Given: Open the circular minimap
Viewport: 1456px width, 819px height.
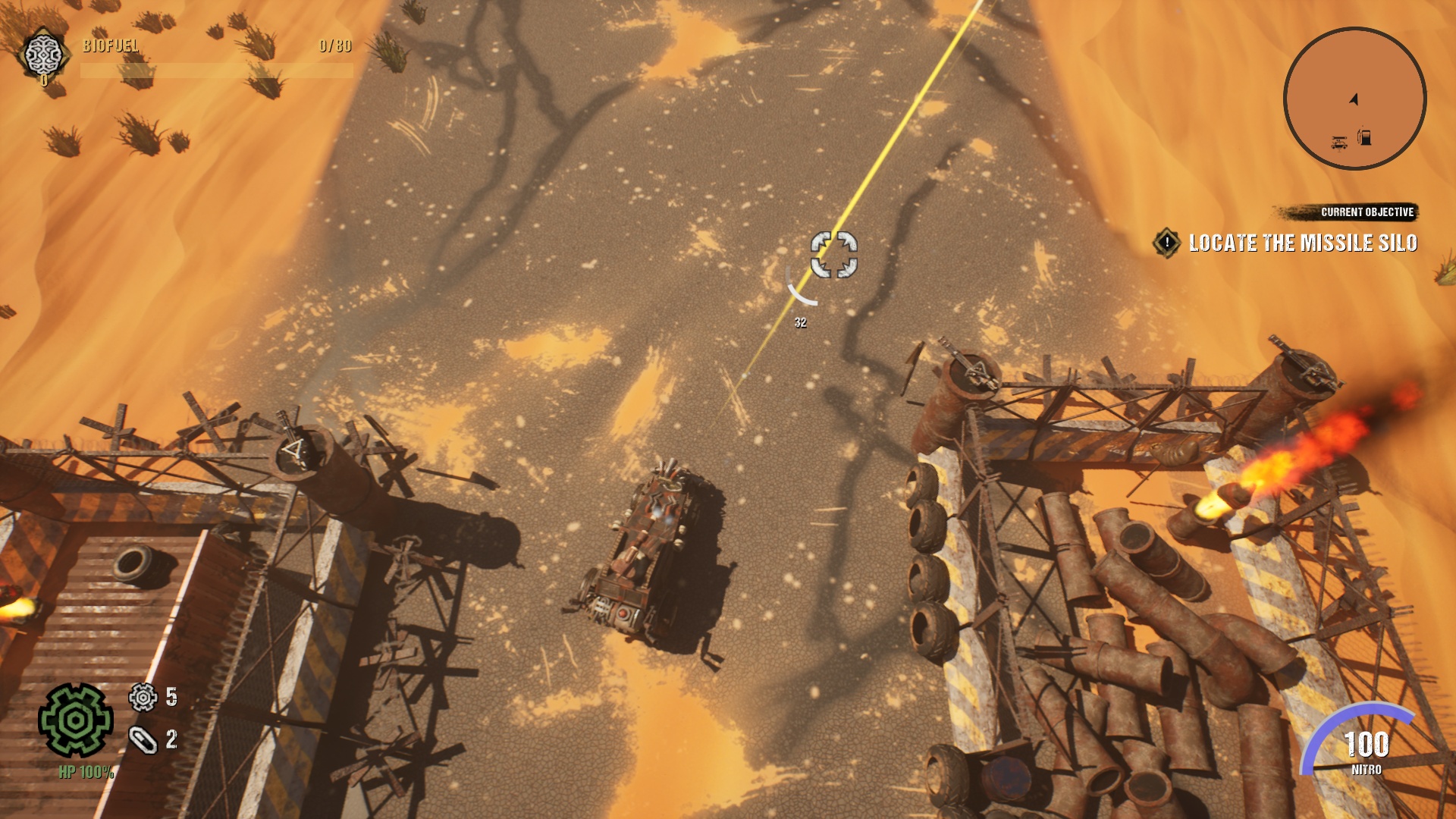Looking at the screenshot, I should tap(1354, 98).
